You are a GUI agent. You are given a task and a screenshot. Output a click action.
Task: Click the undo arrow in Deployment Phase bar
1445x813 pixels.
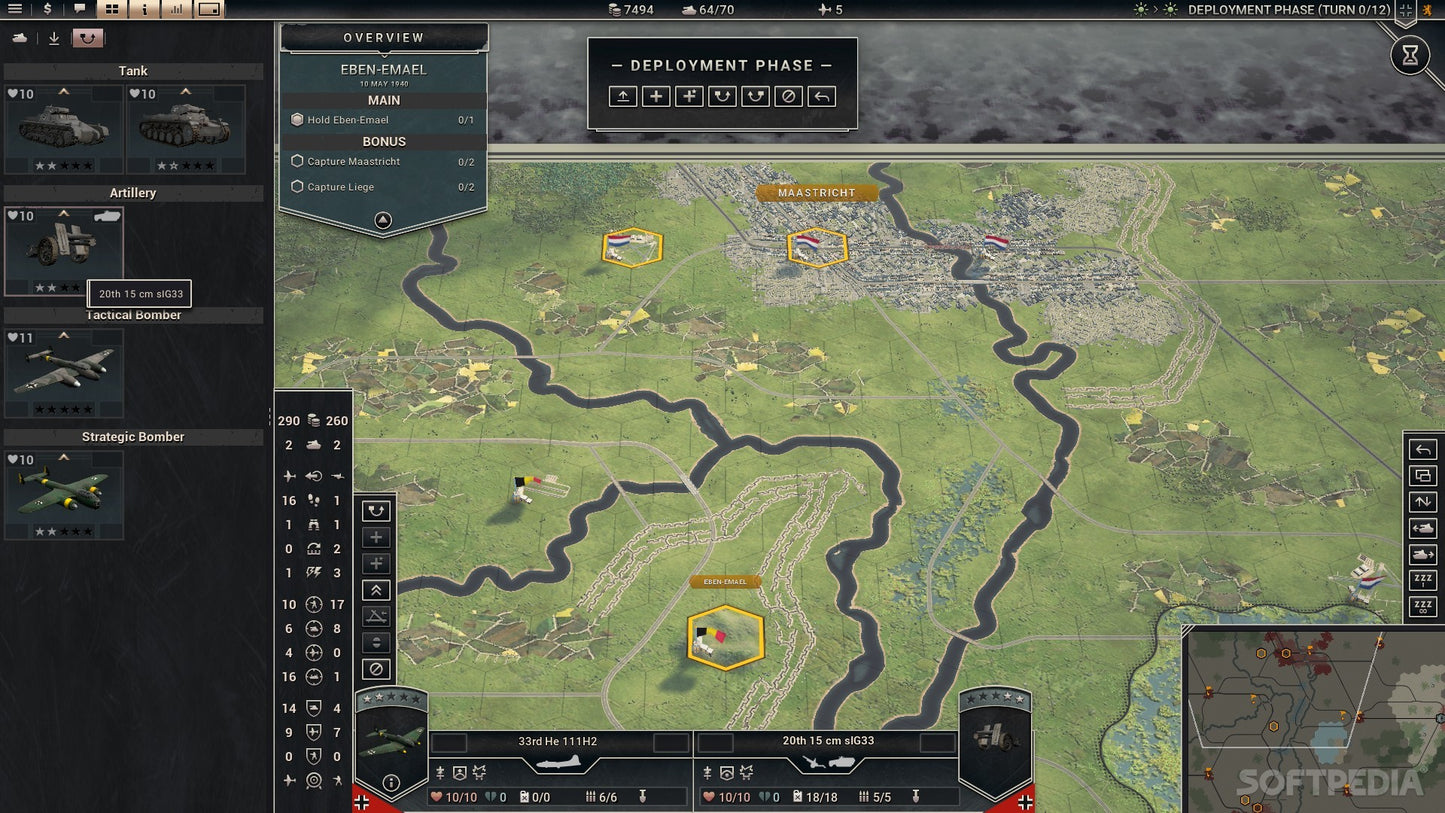(821, 96)
